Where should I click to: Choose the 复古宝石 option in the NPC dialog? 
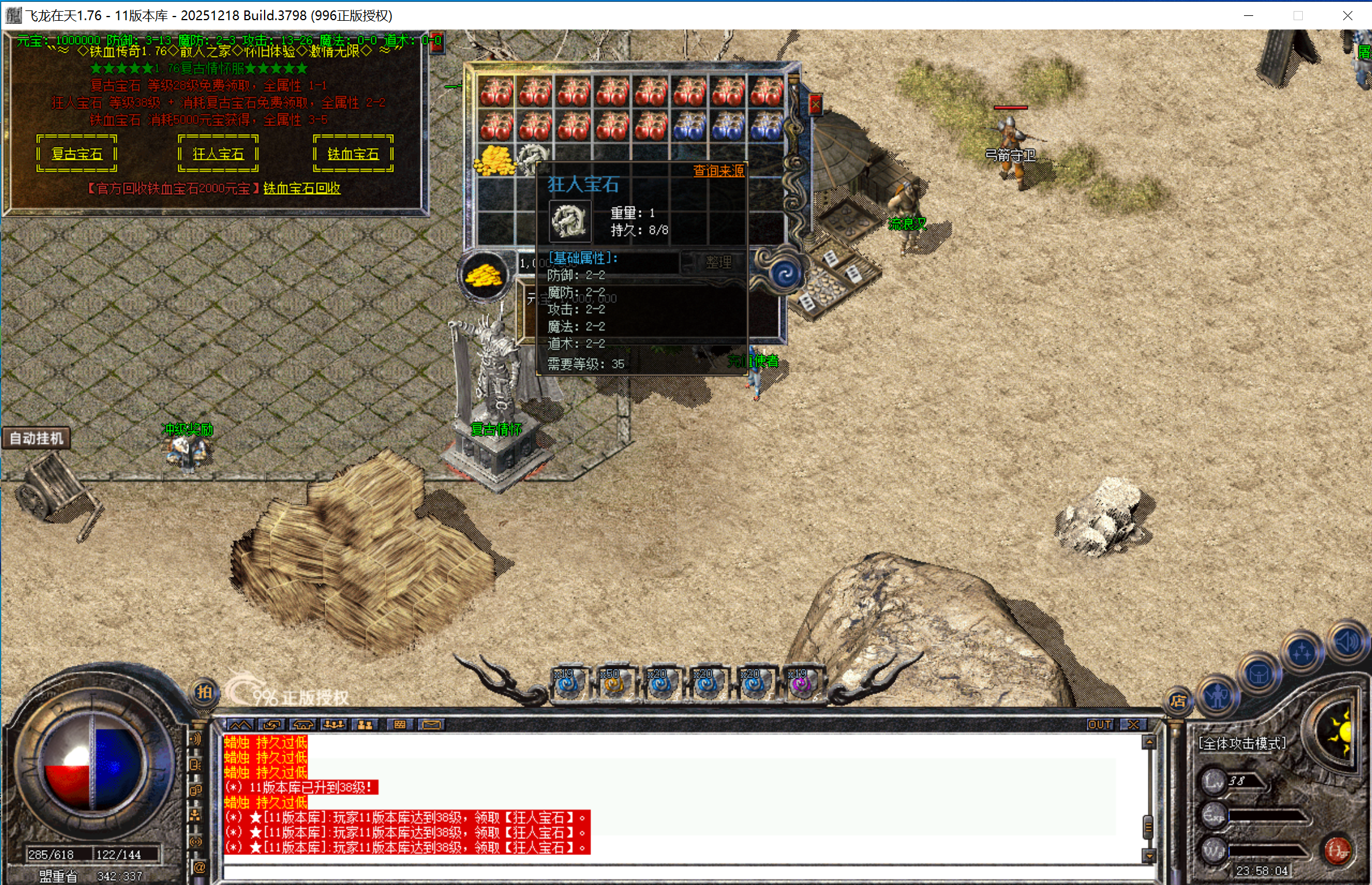click(x=77, y=154)
